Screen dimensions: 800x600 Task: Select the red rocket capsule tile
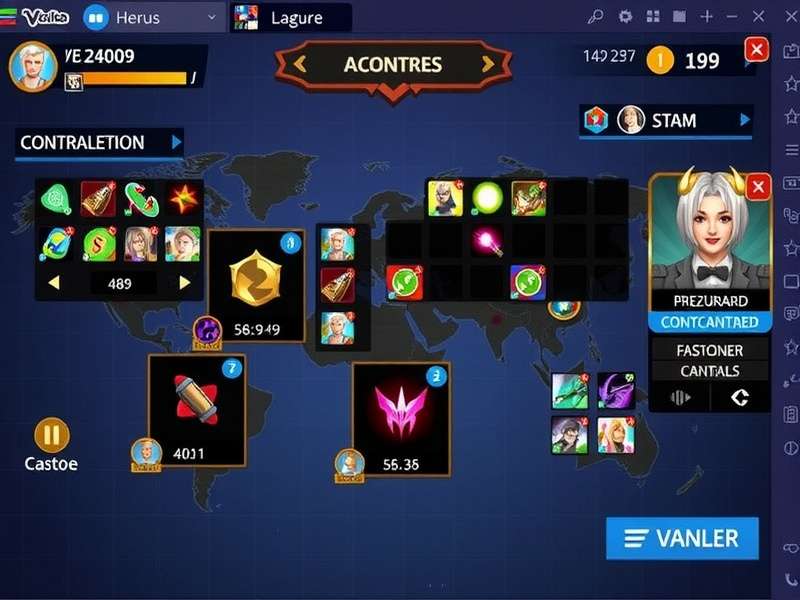pyautogui.click(x=197, y=407)
